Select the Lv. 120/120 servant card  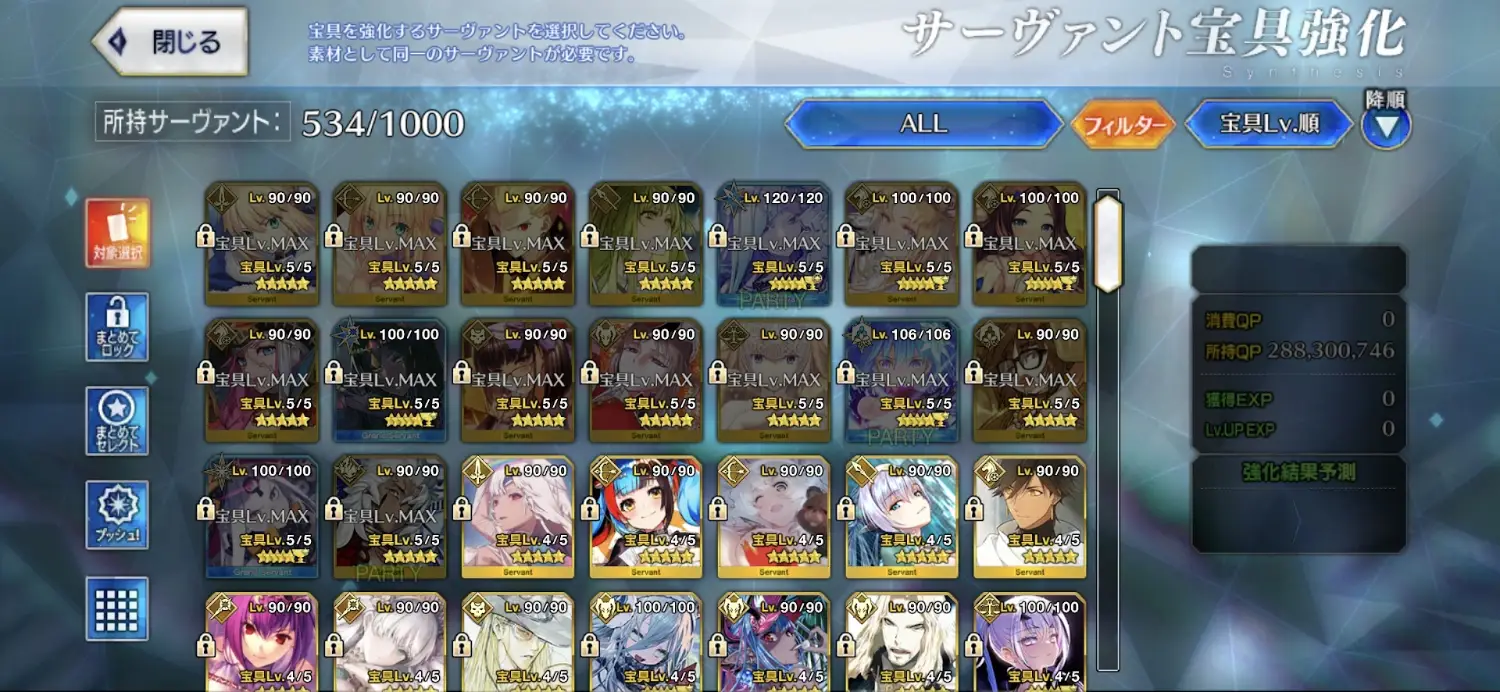(773, 244)
